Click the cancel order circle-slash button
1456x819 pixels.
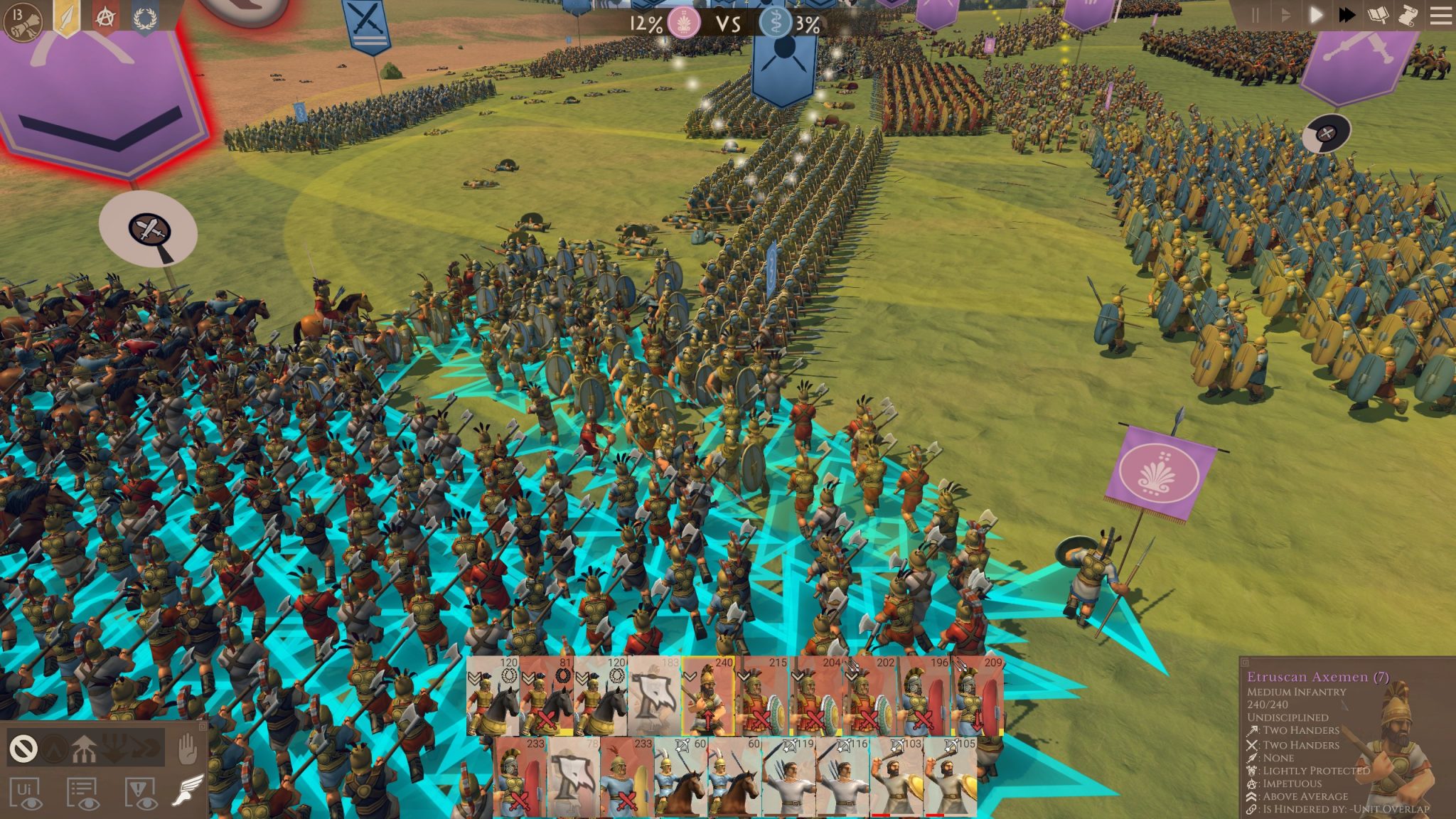click(x=23, y=748)
